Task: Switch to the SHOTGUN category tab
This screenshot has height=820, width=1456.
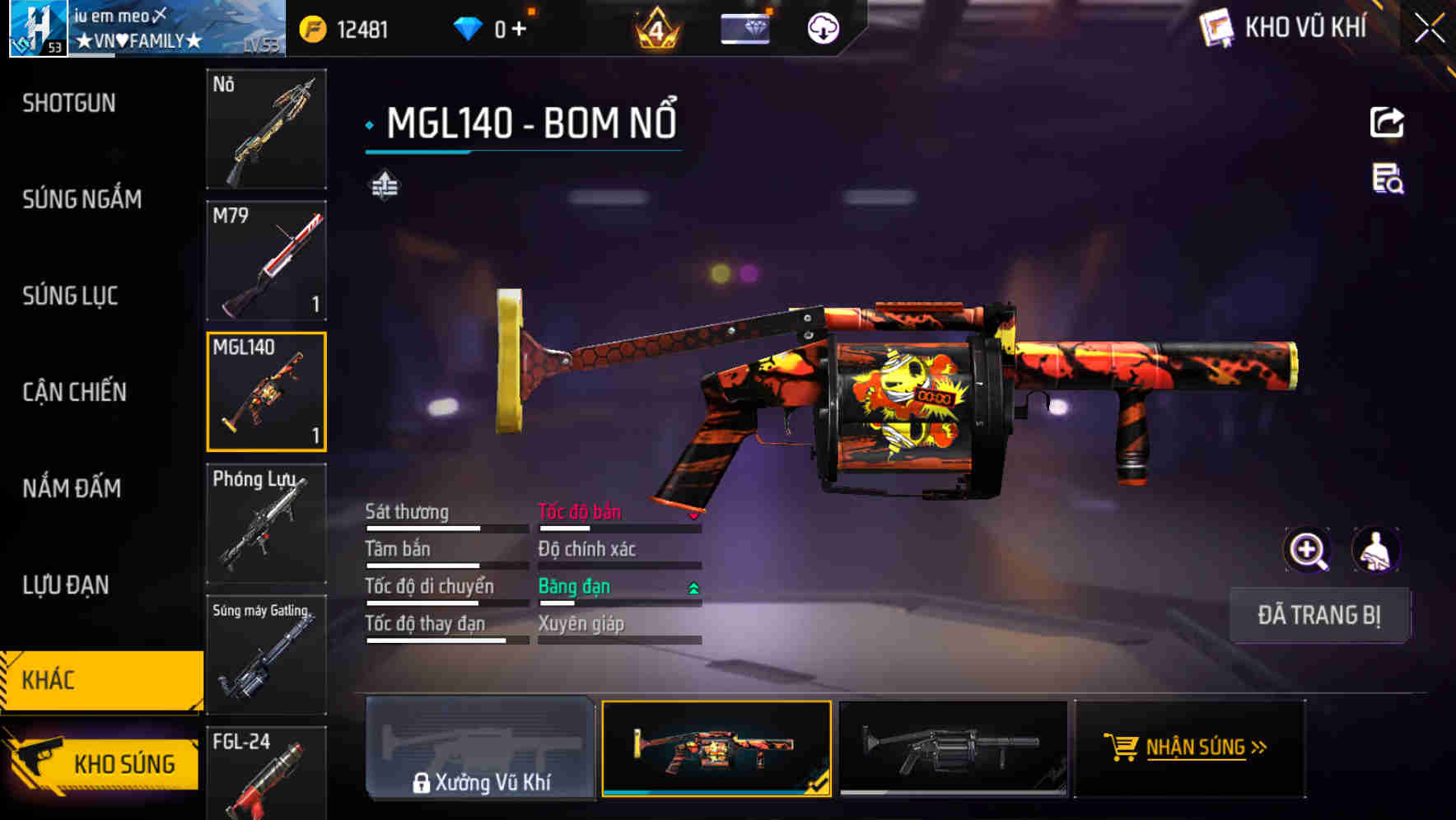Action: [69, 102]
